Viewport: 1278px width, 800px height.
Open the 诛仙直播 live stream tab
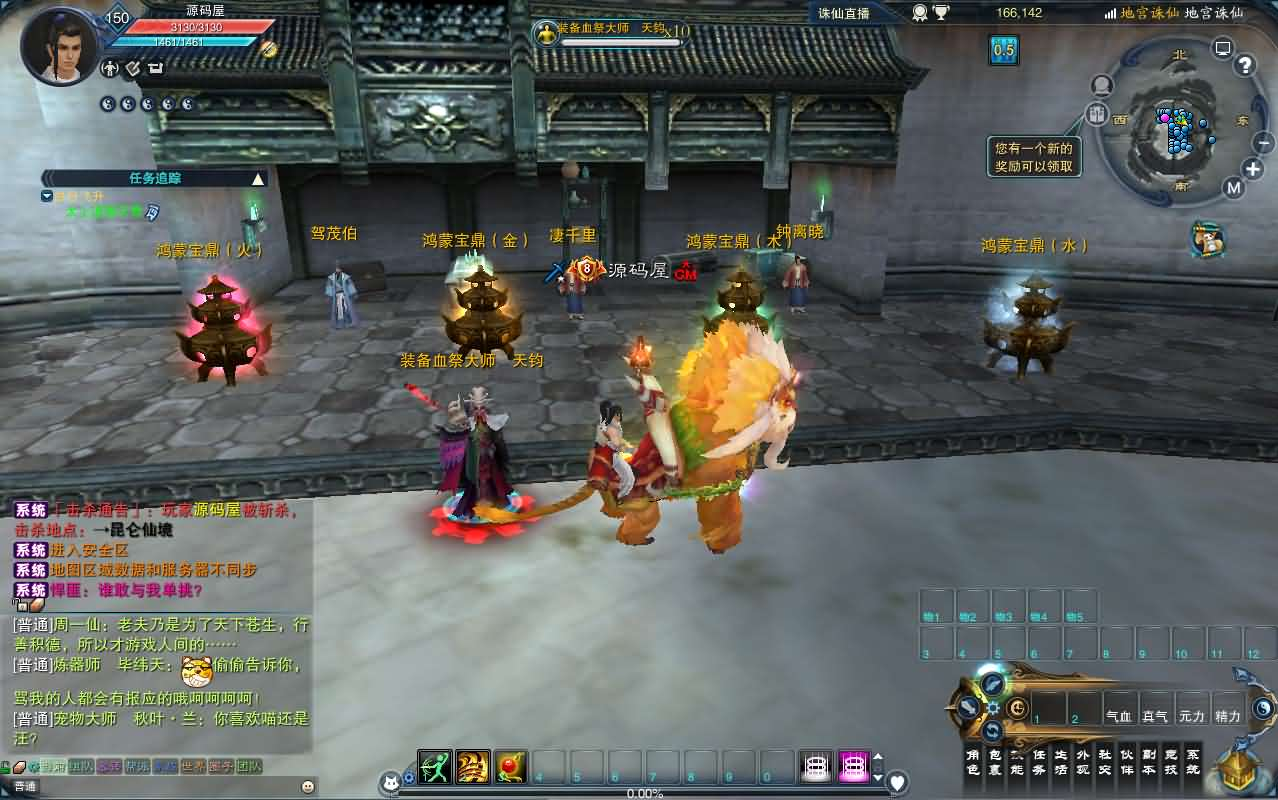(x=843, y=13)
